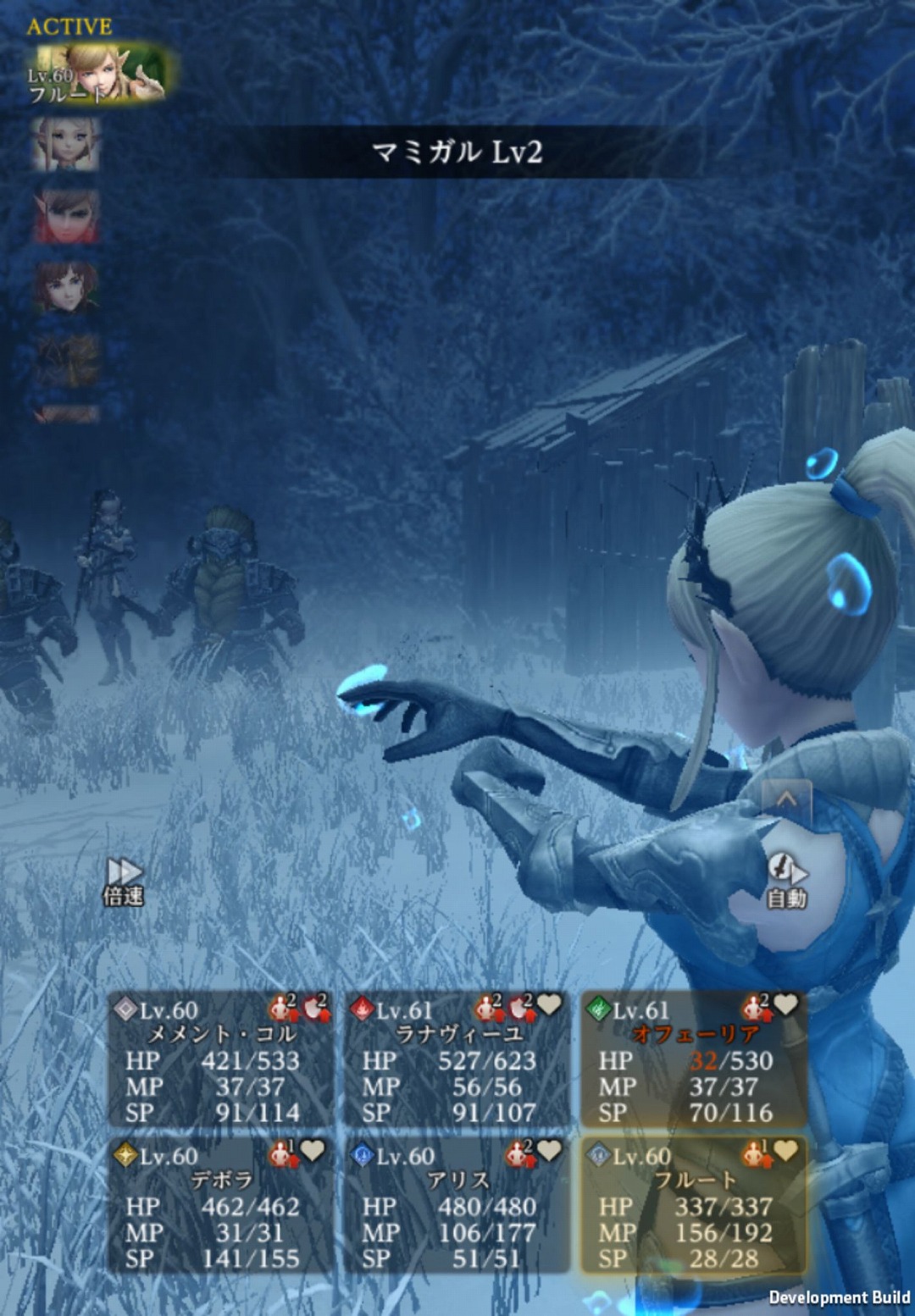The width and height of the screenshot is (915, 1316).
Task: Expand the upward arrow panel above 自動
Action: pos(786,799)
